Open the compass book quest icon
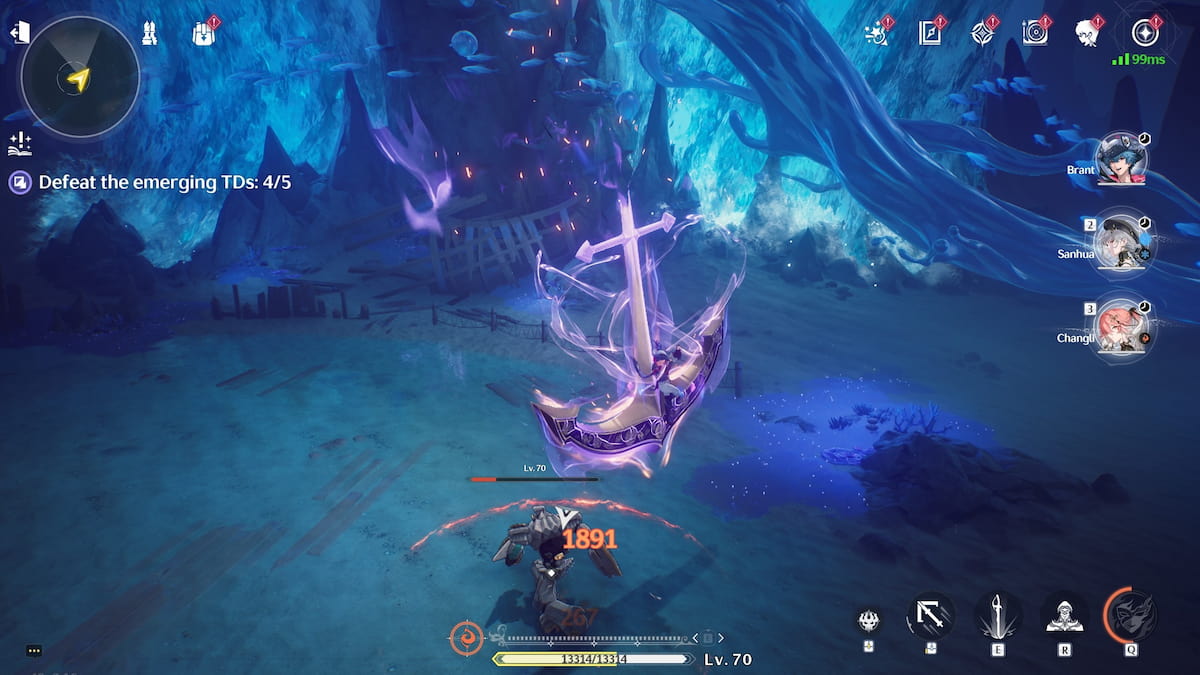The height and width of the screenshot is (675, 1200). [931, 32]
